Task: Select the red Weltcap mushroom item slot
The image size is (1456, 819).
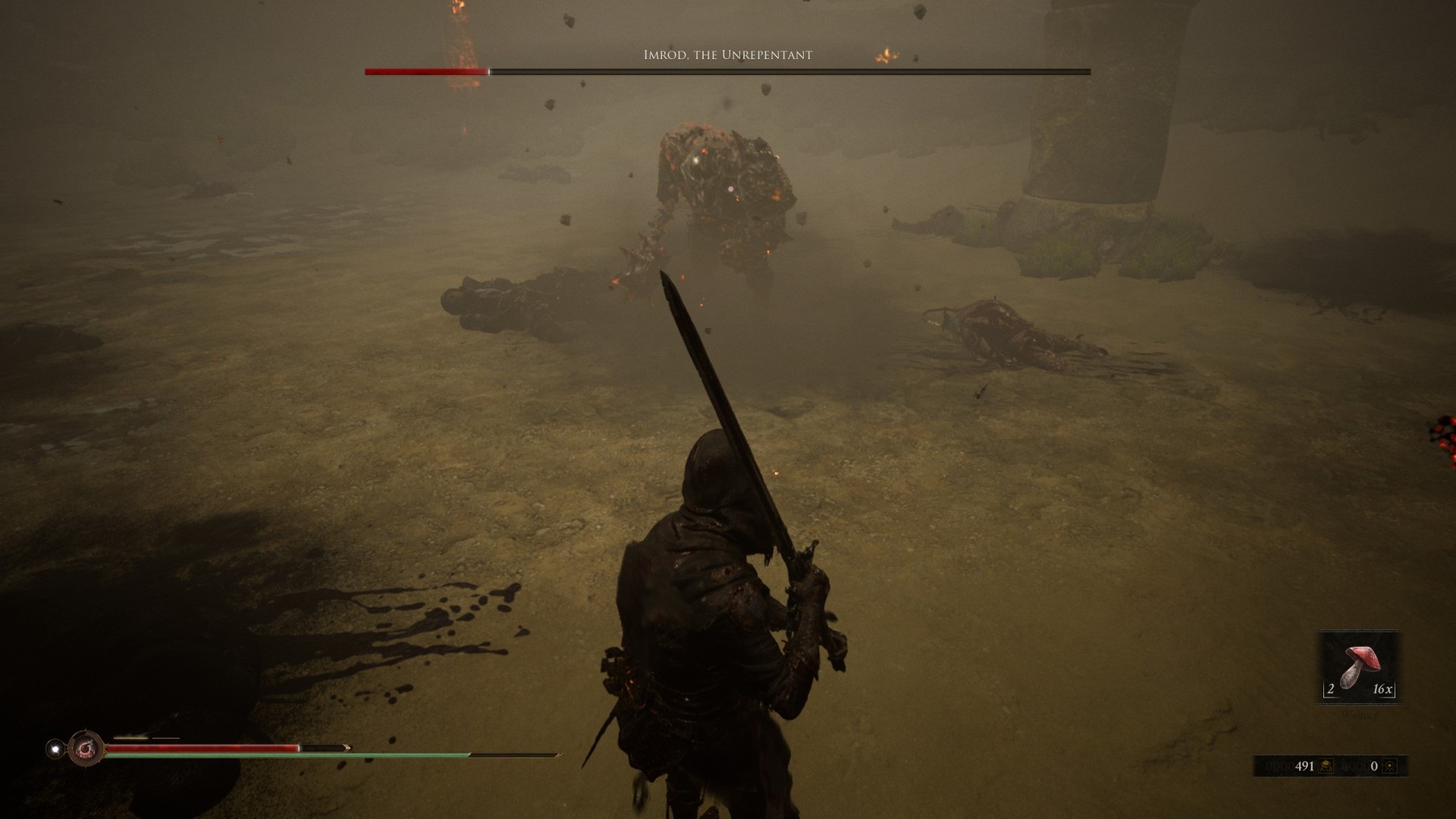Action: coord(1358,668)
